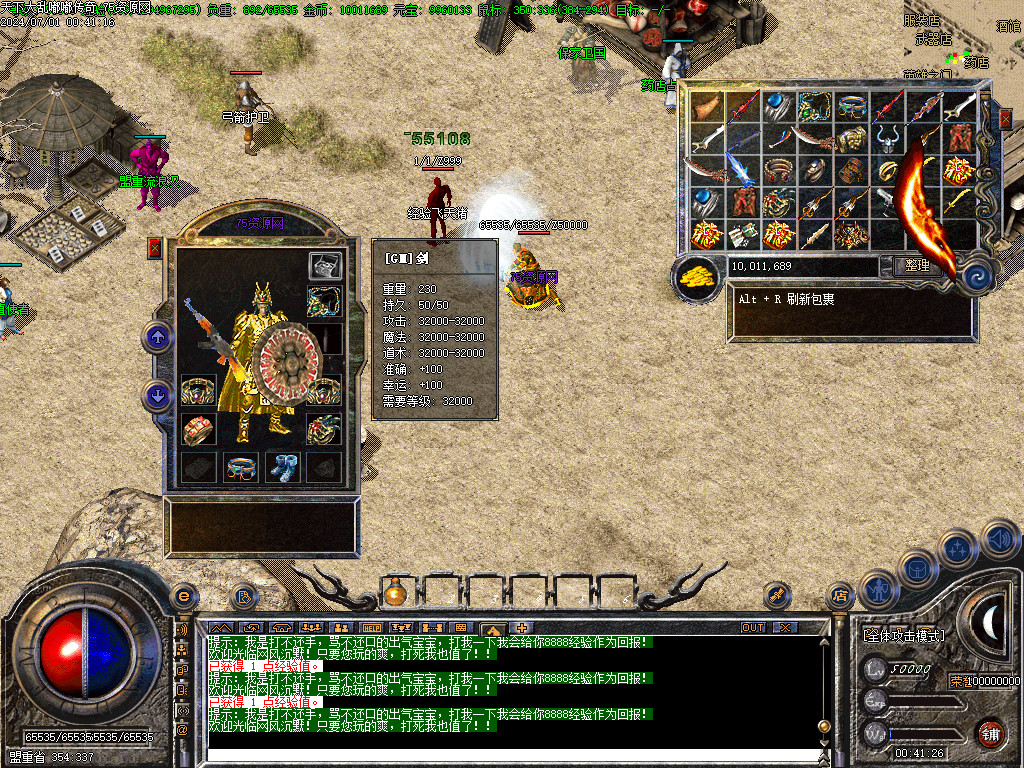Viewport: 1024px width, 768px height.
Task: Close the chat window with X
Action: 786,627
